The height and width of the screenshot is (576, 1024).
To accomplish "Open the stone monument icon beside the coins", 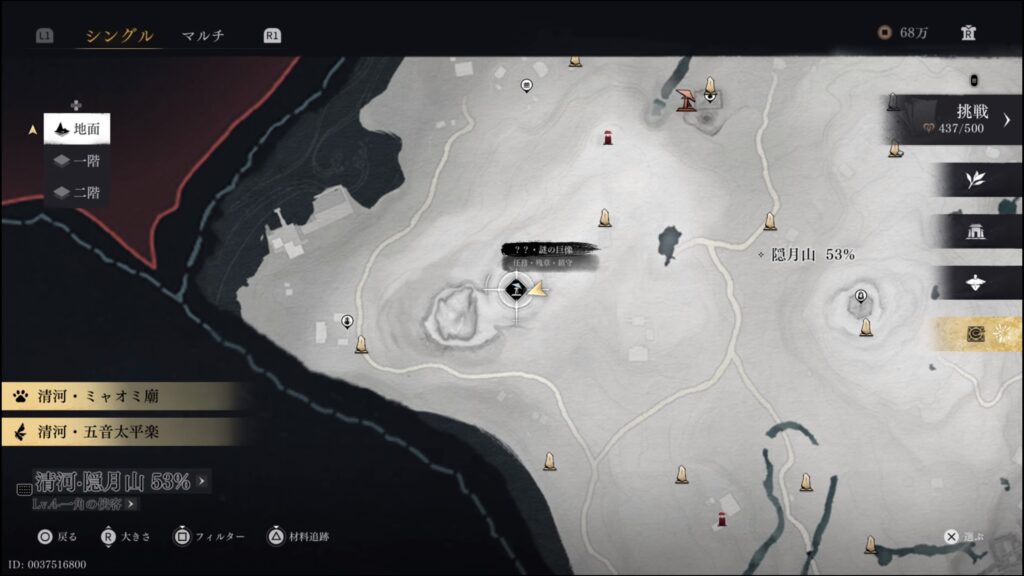I will 968,33.
